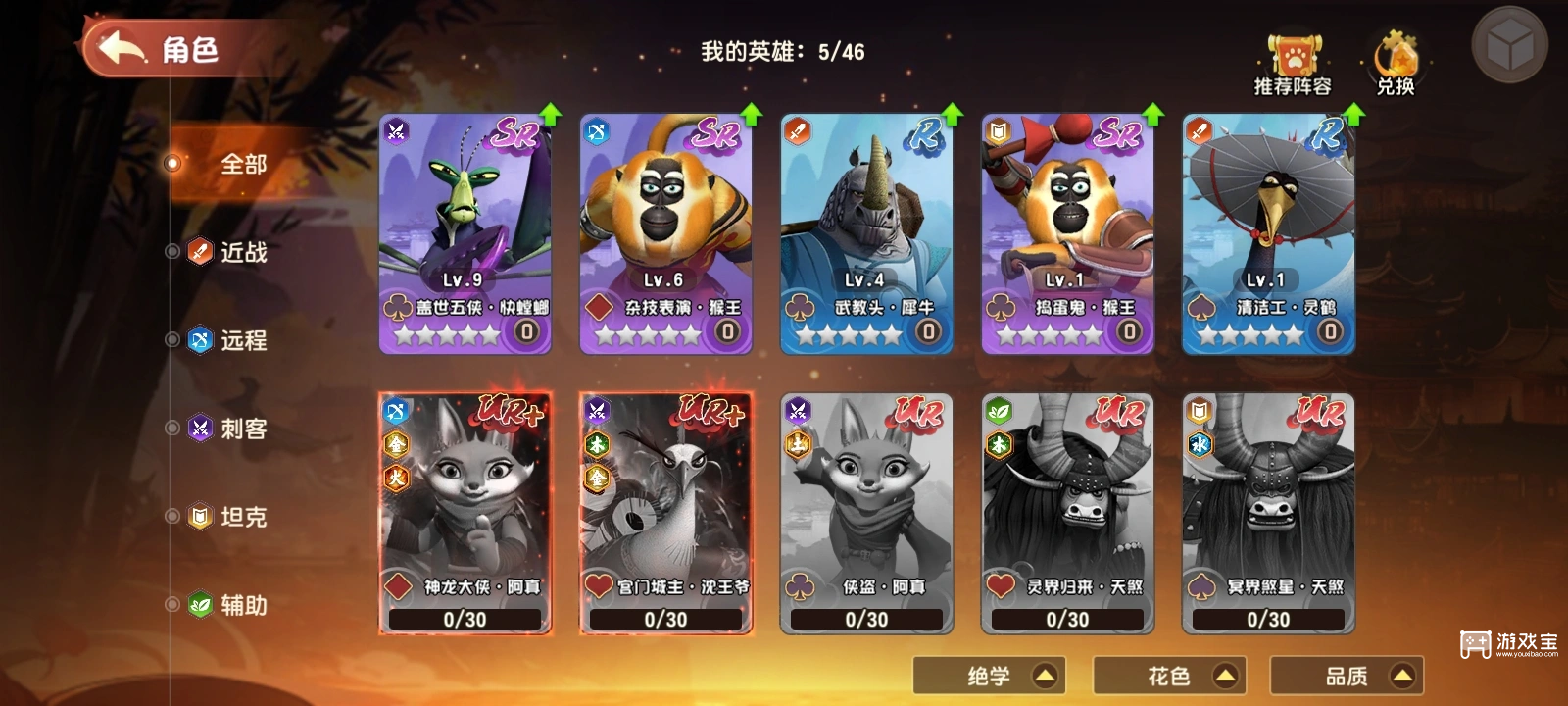Choose the 杂技表演·猴王 hero card
1568x706 pixels.
click(x=666, y=233)
